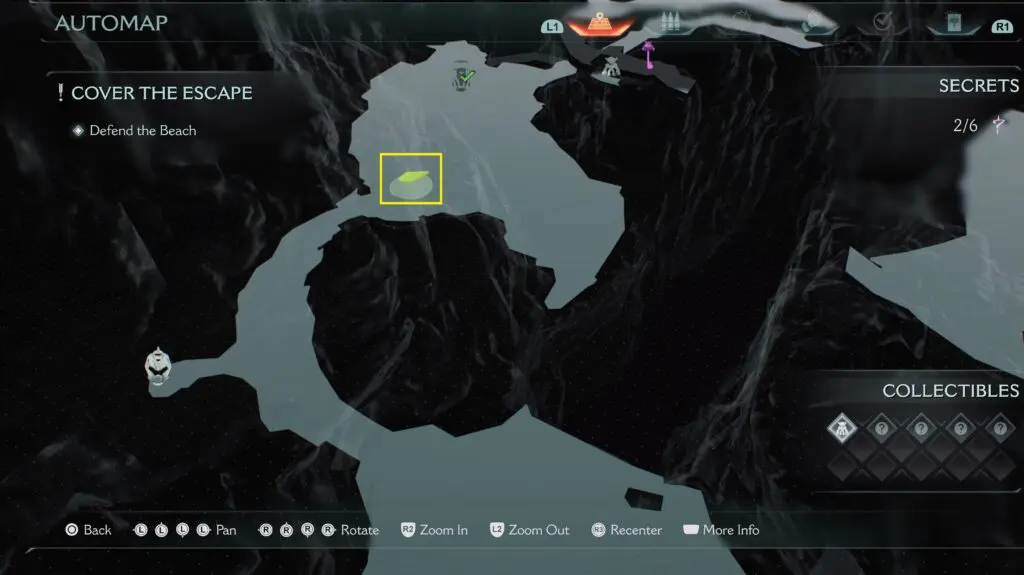Select the highlighted green secret marker
The width and height of the screenshot is (1024, 575).
[x=411, y=180]
